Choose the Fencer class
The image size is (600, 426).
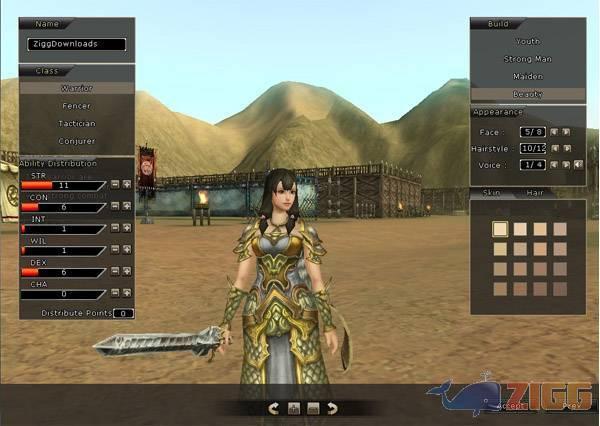77,105
